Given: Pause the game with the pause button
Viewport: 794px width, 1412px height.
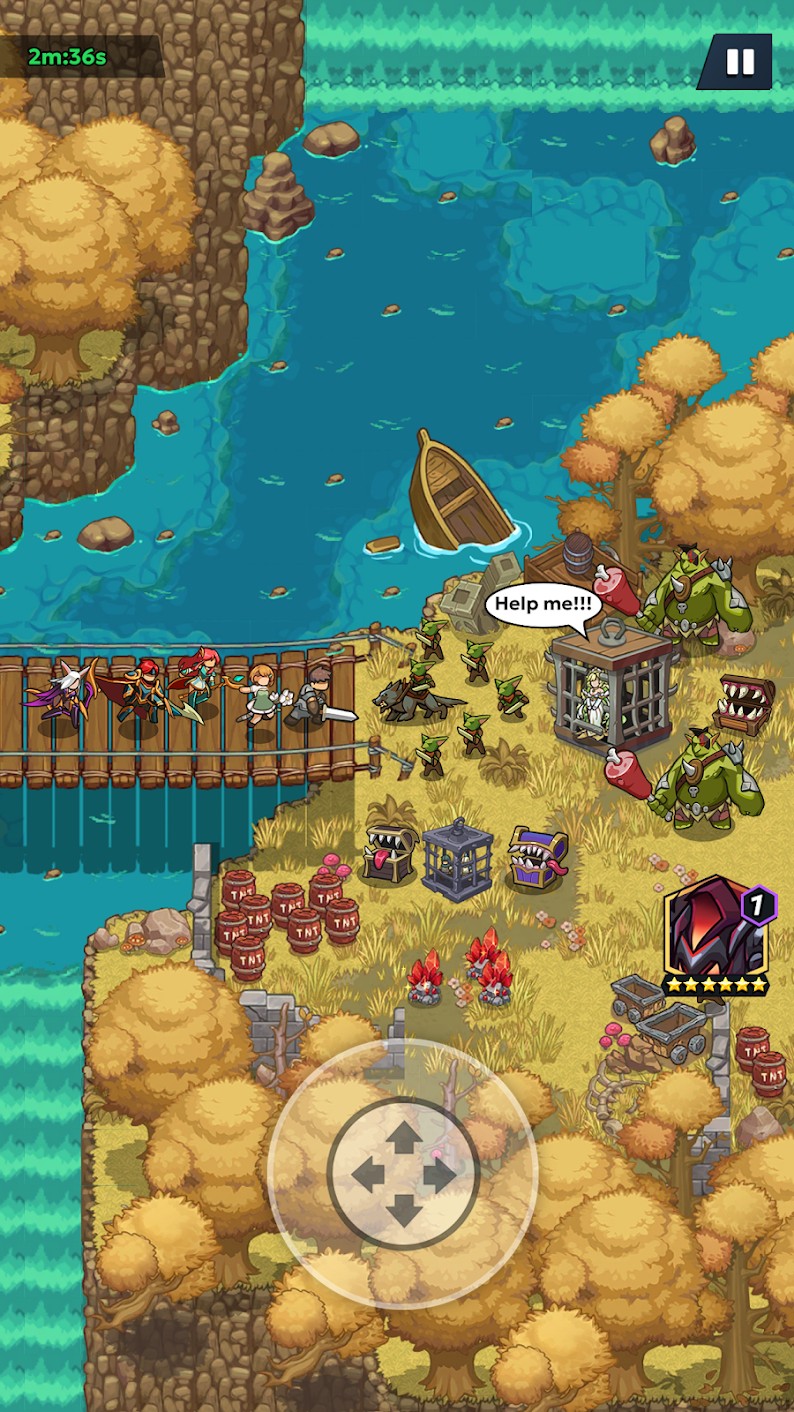Looking at the screenshot, I should coord(739,62).
